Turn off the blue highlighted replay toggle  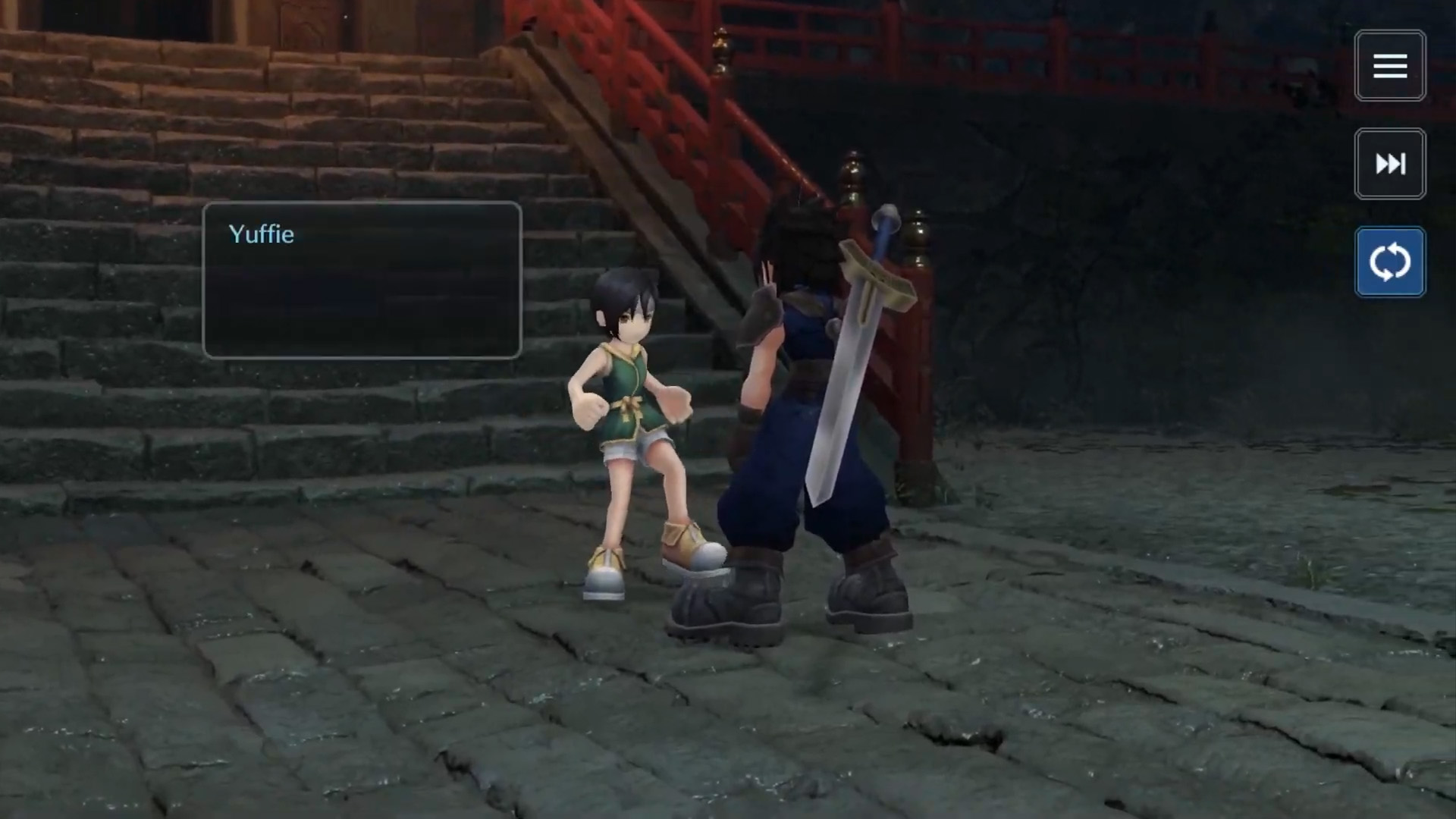(1390, 262)
